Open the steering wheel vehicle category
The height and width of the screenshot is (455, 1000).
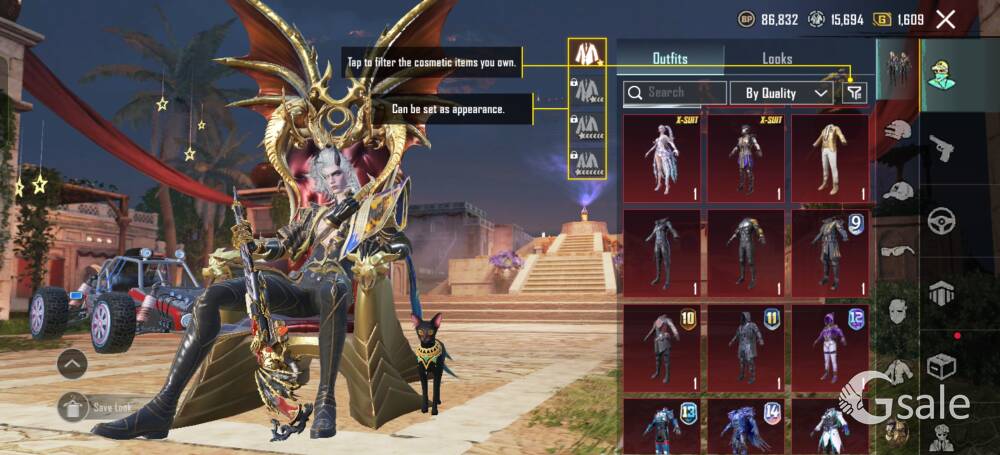pyautogui.click(x=941, y=220)
